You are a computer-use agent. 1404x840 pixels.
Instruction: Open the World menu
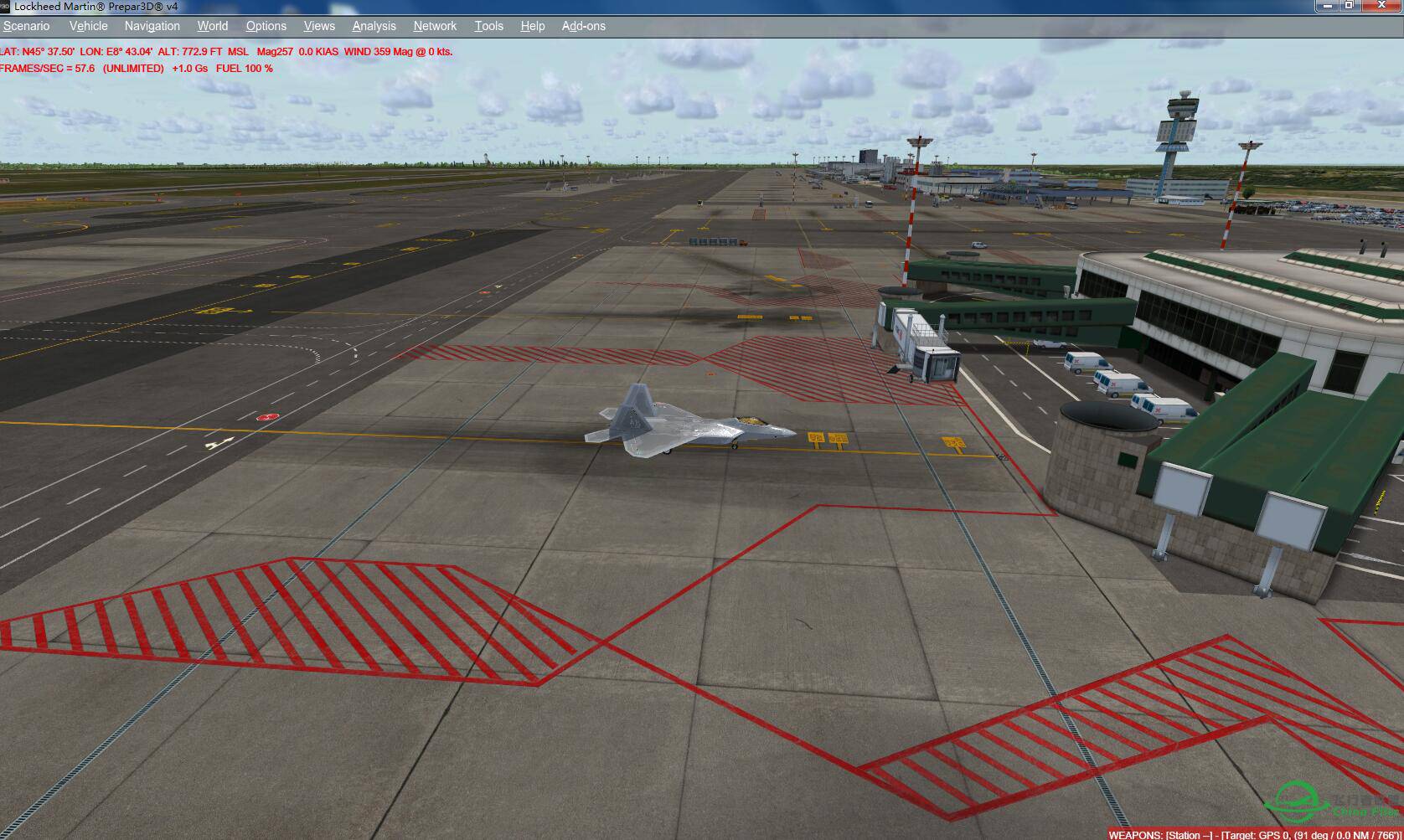[x=212, y=26]
